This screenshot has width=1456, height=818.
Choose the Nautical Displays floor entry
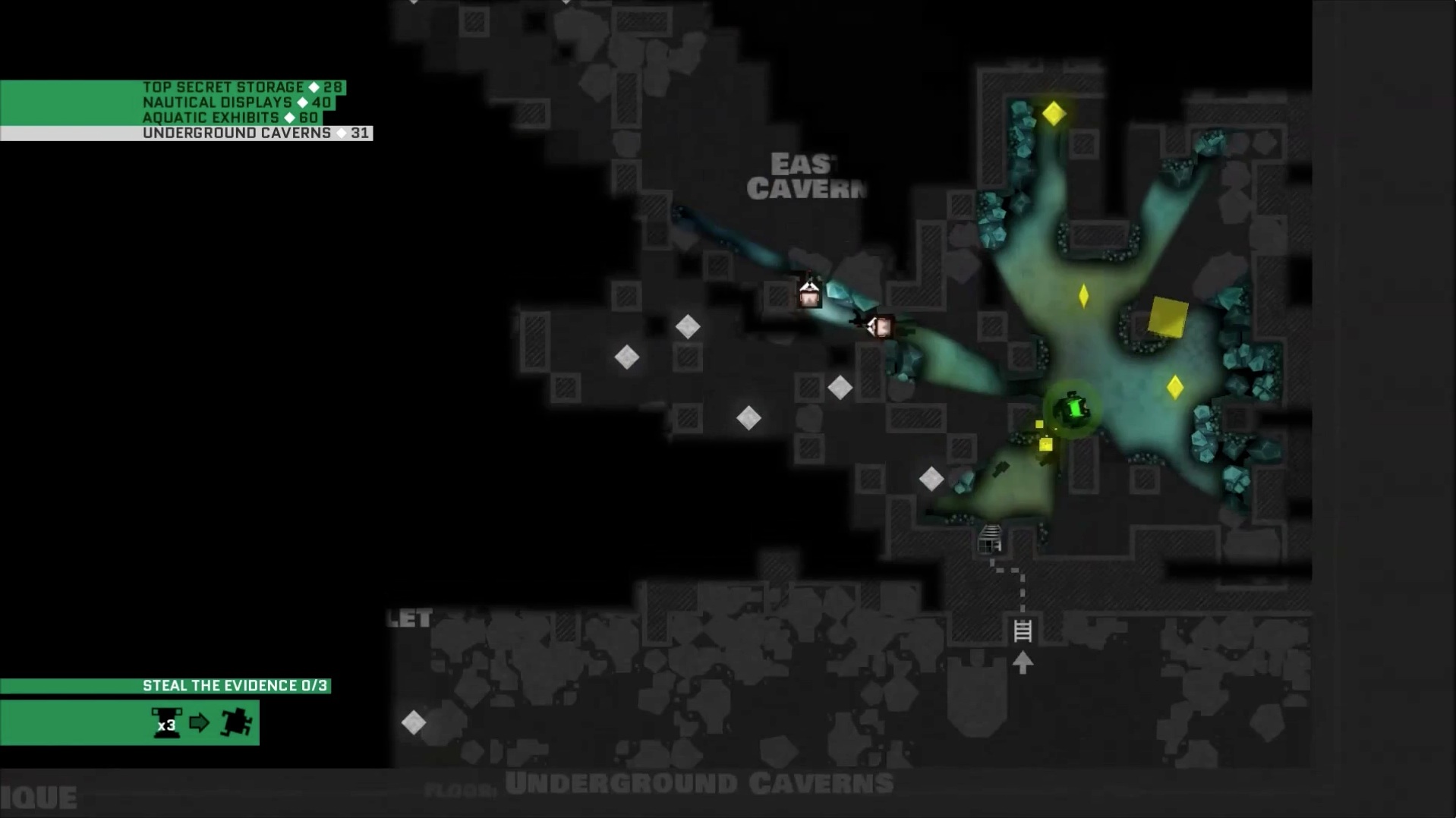click(236, 102)
